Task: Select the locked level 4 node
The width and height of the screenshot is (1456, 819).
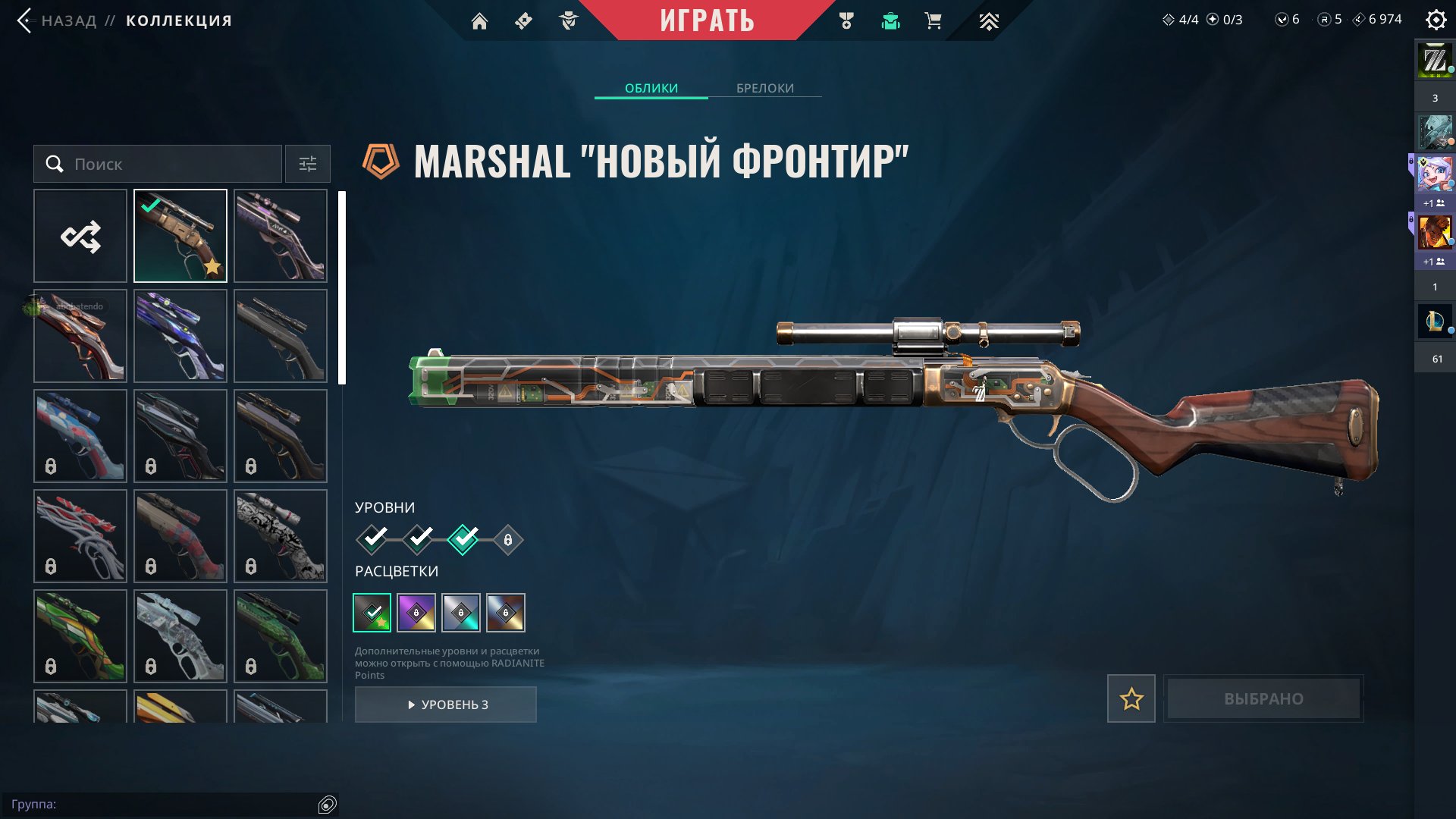Action: [508, 540]
